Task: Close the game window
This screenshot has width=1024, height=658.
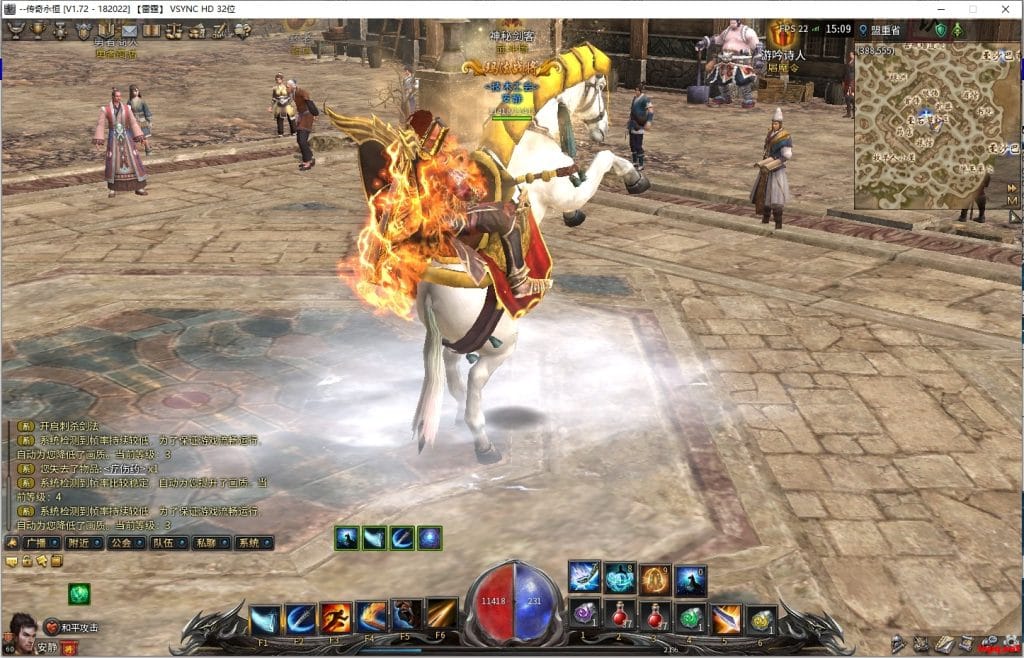Action: (x=1004, y=9)
